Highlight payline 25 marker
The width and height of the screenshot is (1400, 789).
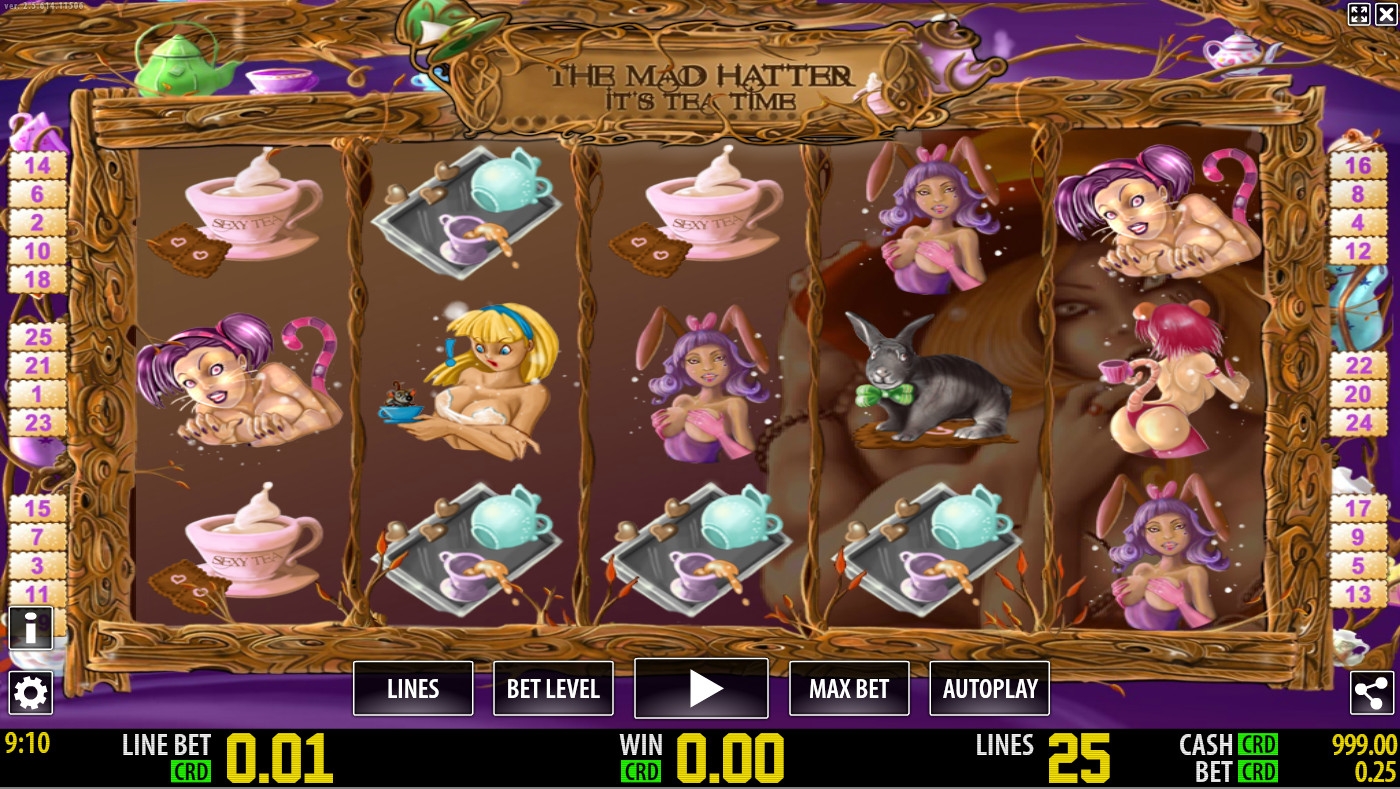pyautogui.click(x=38, y=337)
